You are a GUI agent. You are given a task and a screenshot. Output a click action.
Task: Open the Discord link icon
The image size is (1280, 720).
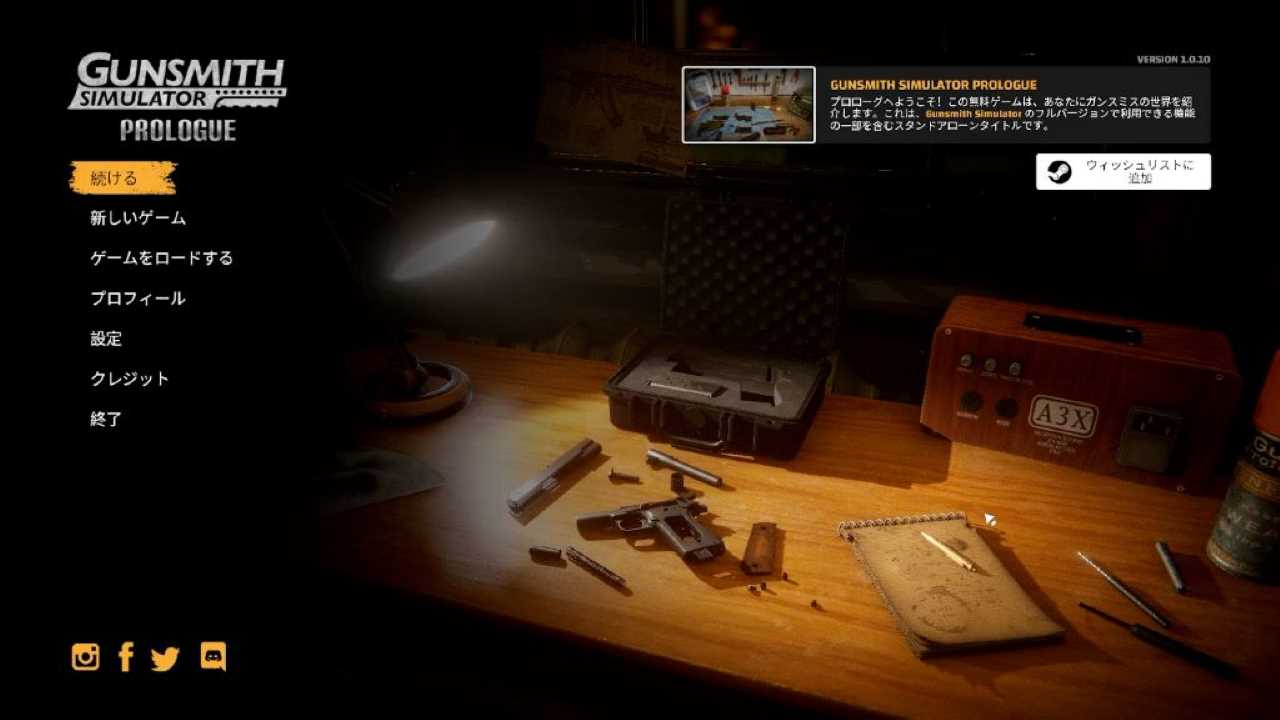point(213,656)
